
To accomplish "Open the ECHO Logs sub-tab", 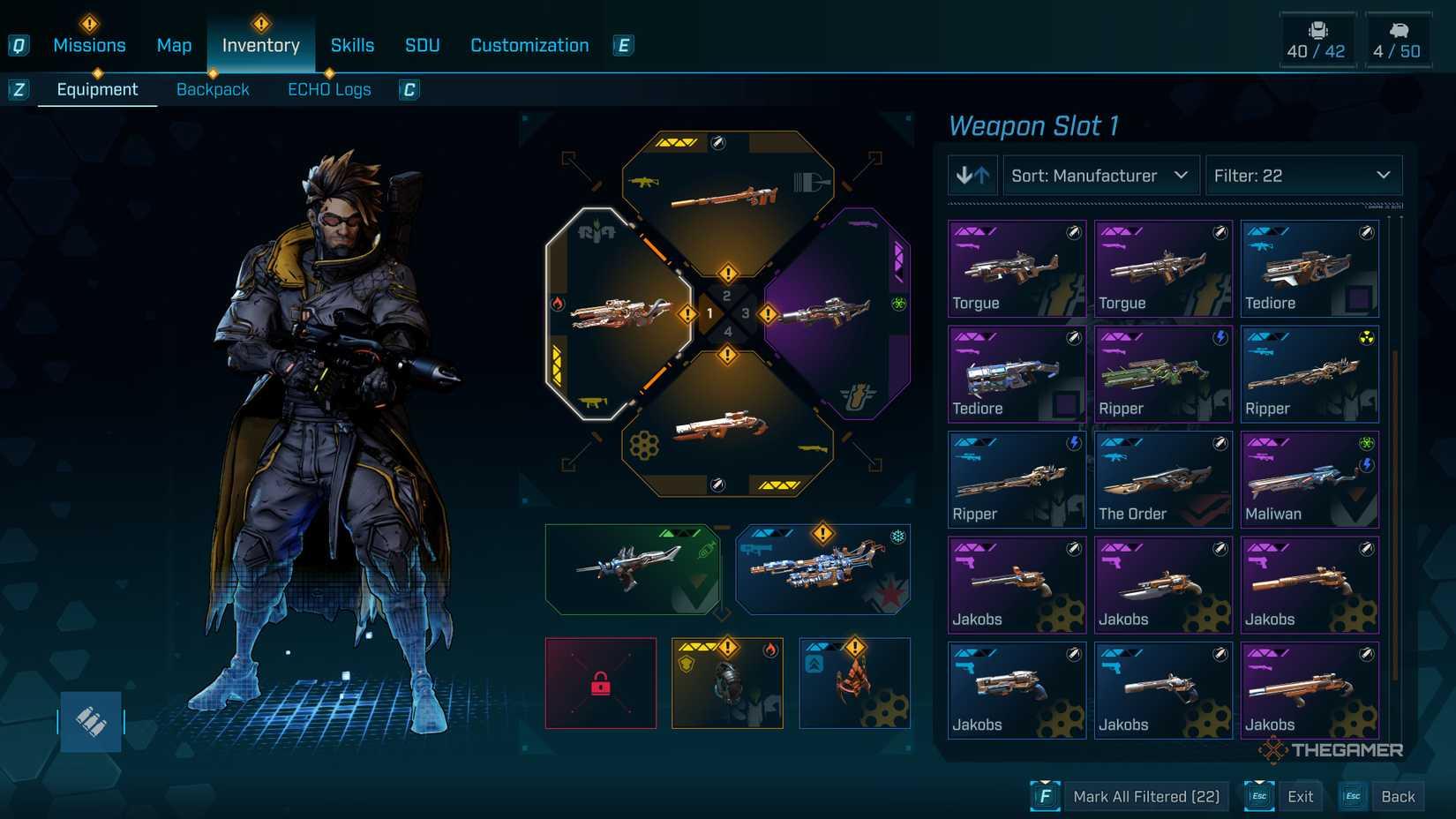I will pos(329,90).
